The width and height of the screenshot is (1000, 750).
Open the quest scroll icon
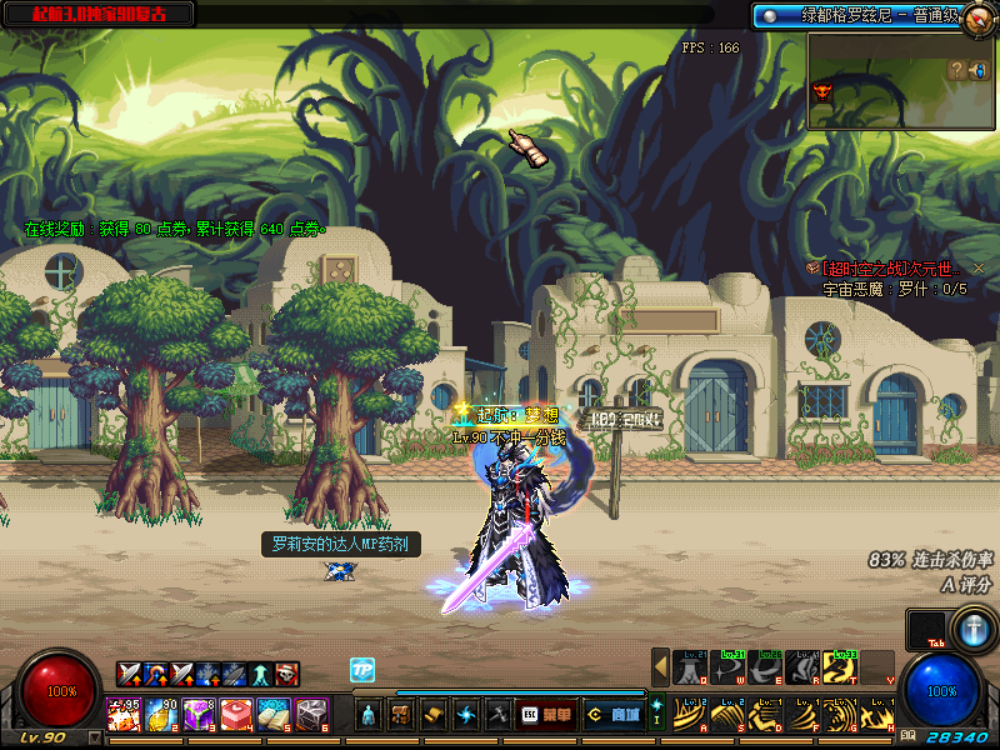click(x=434, y=714)
